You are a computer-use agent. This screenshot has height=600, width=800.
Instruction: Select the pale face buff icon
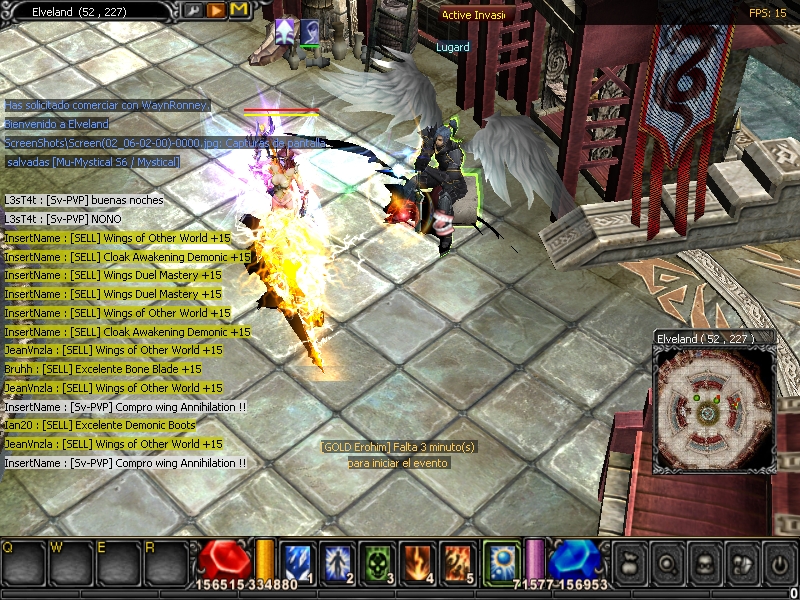pyautogui.click(x=310, y=32)
